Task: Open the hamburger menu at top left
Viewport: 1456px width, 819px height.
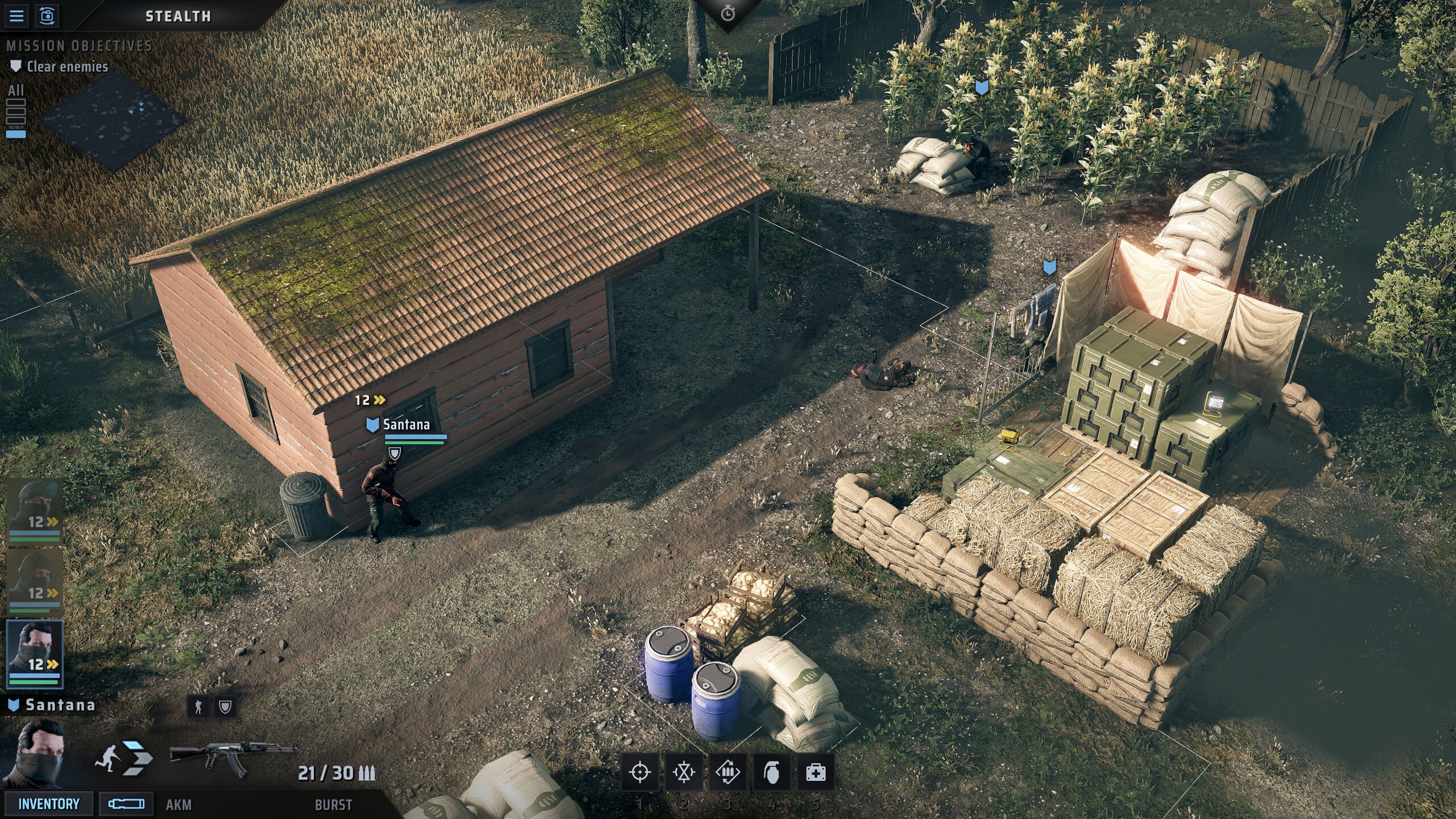Action: (x=17, y=15)
